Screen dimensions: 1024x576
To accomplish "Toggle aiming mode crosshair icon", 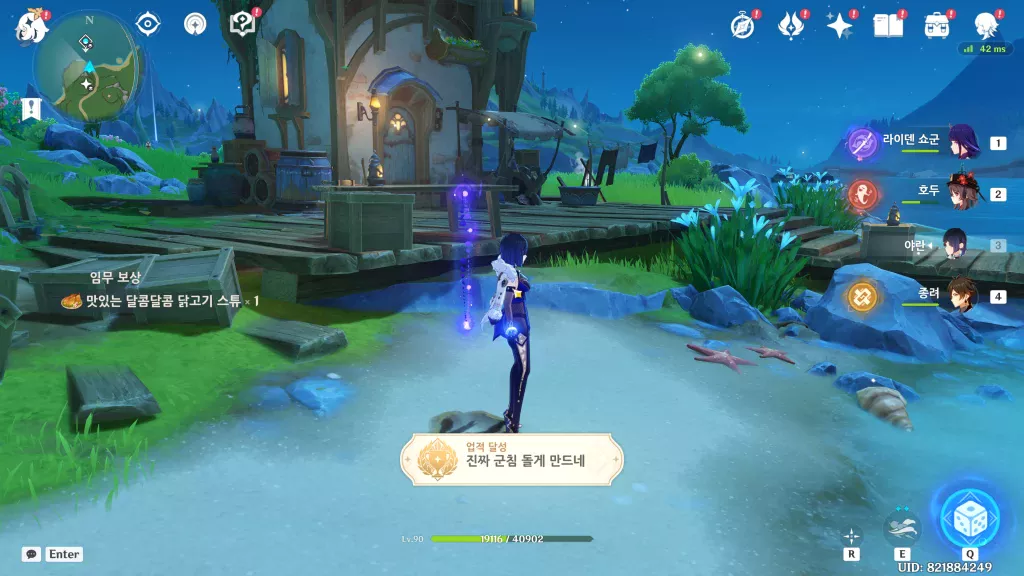I will (851, 535).
